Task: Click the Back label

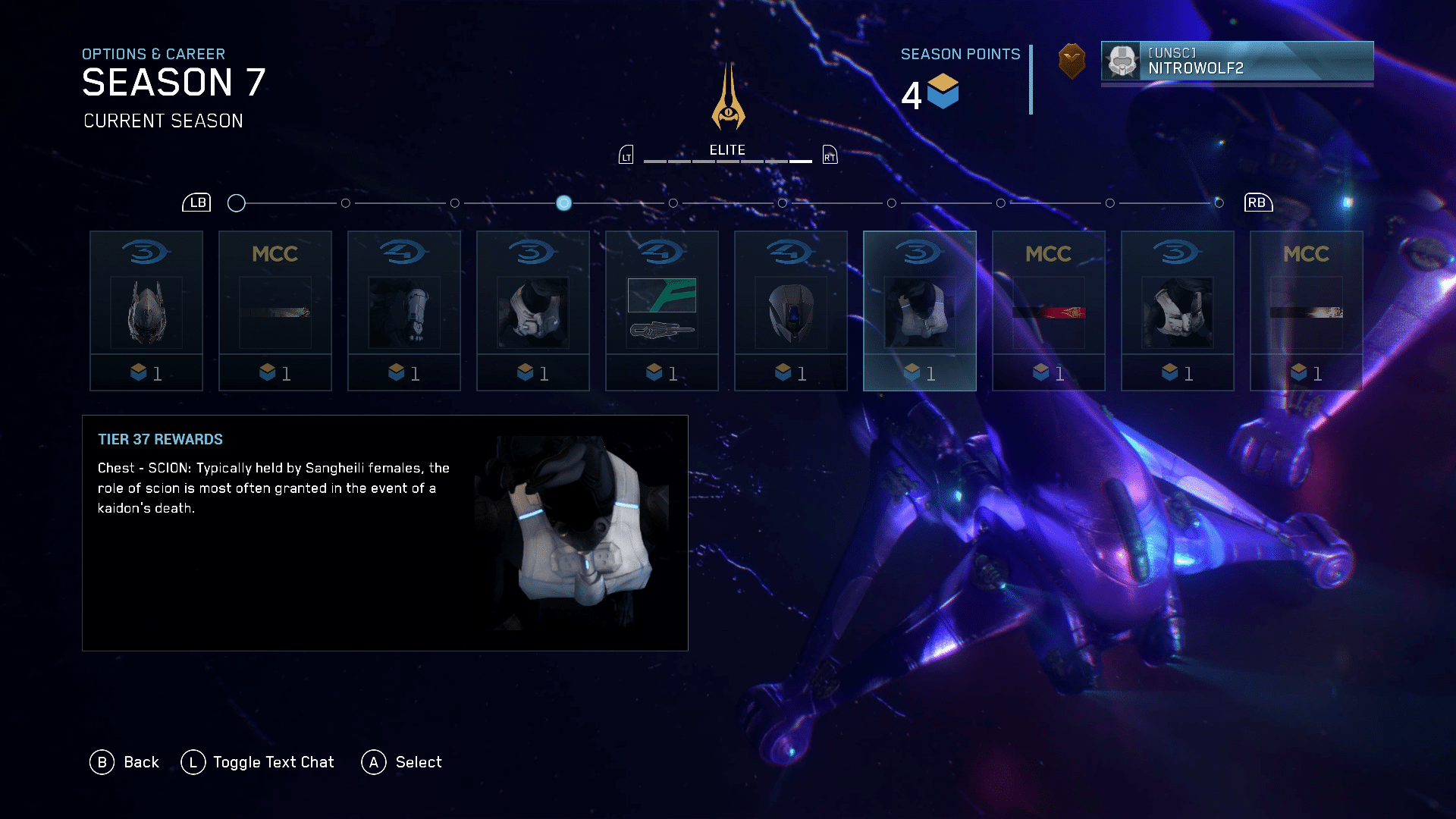Action: (x=141, y=762)
